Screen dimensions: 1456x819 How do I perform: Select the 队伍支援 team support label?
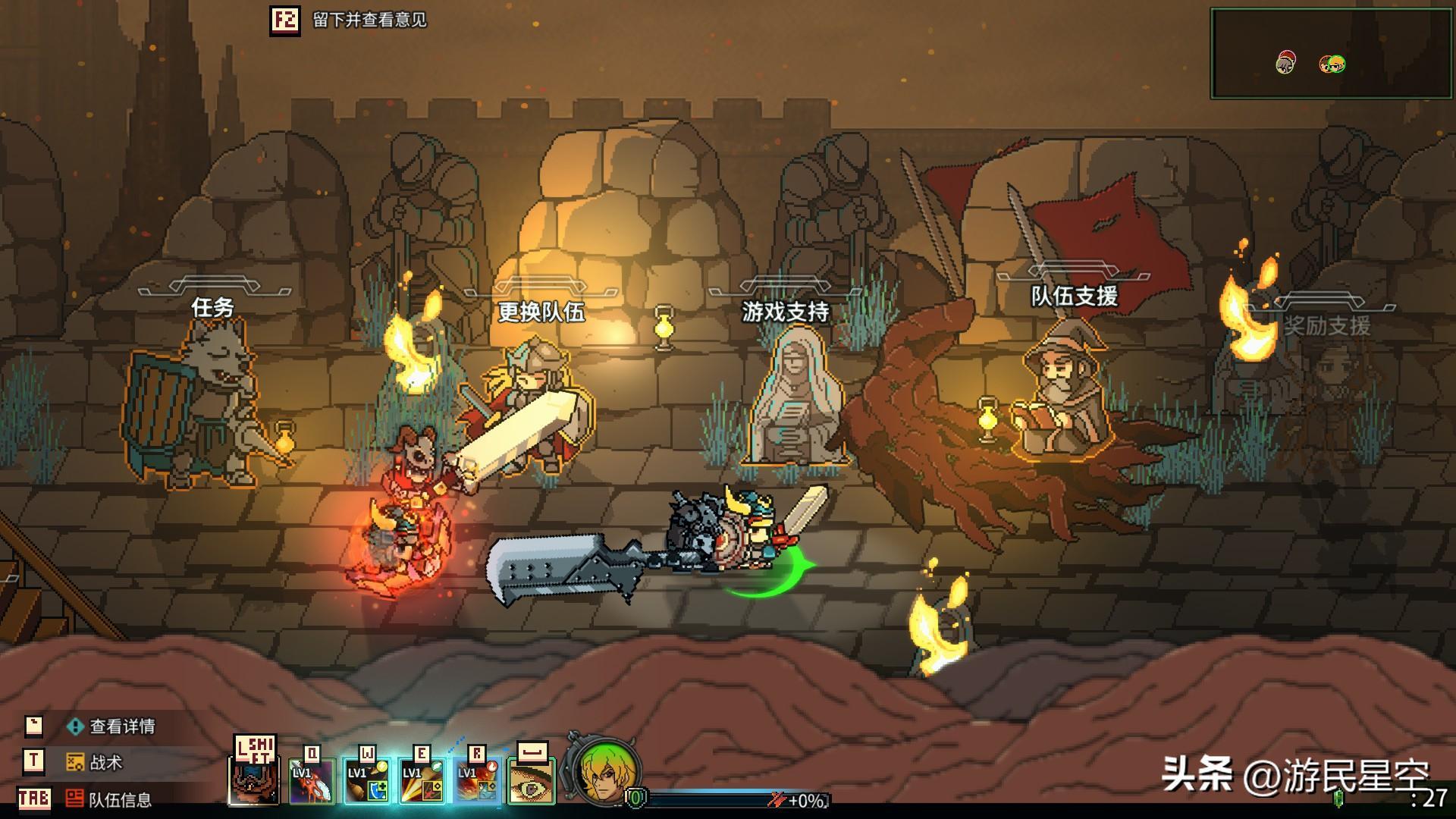(1074, 296)
